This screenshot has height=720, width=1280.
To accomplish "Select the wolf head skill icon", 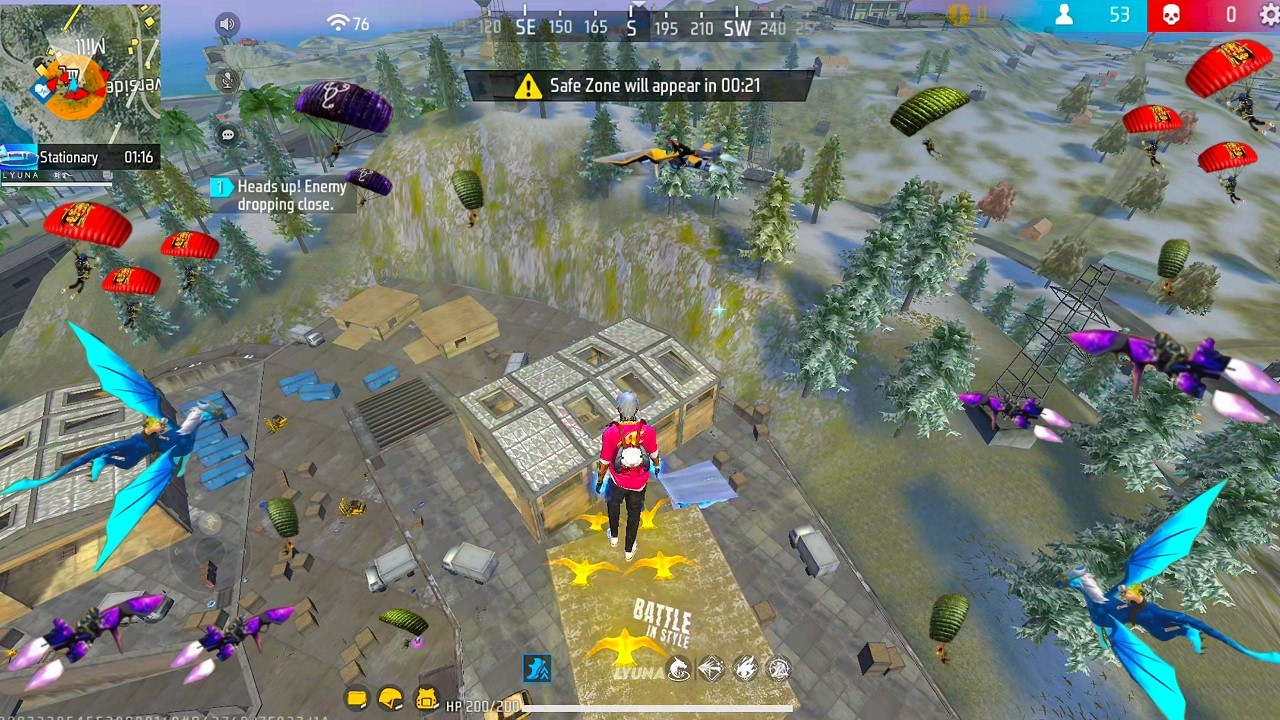I will coord(678,669).
